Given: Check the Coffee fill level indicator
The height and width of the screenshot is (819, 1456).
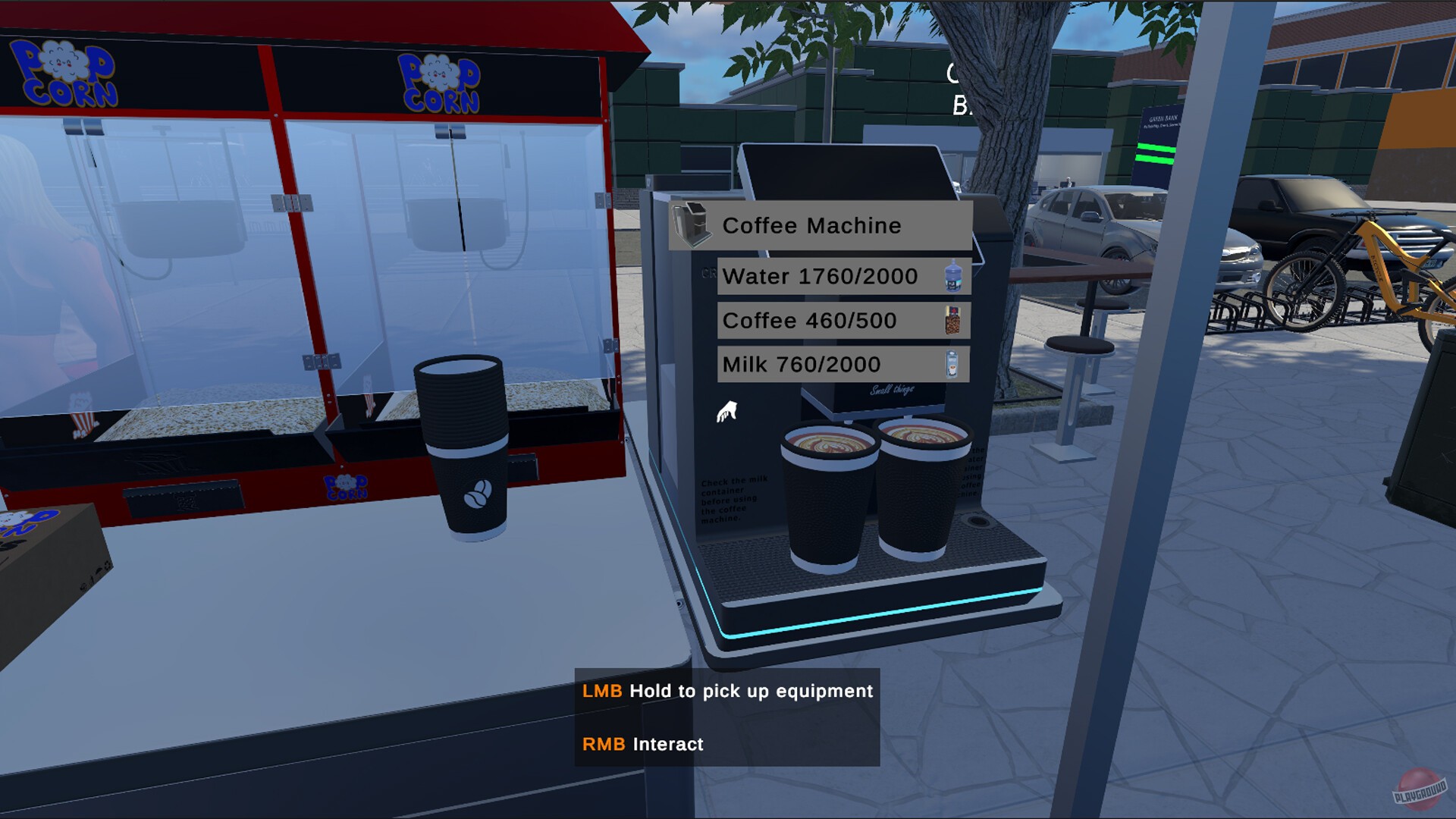Looking at the screenshot, I should click(808, 320).
